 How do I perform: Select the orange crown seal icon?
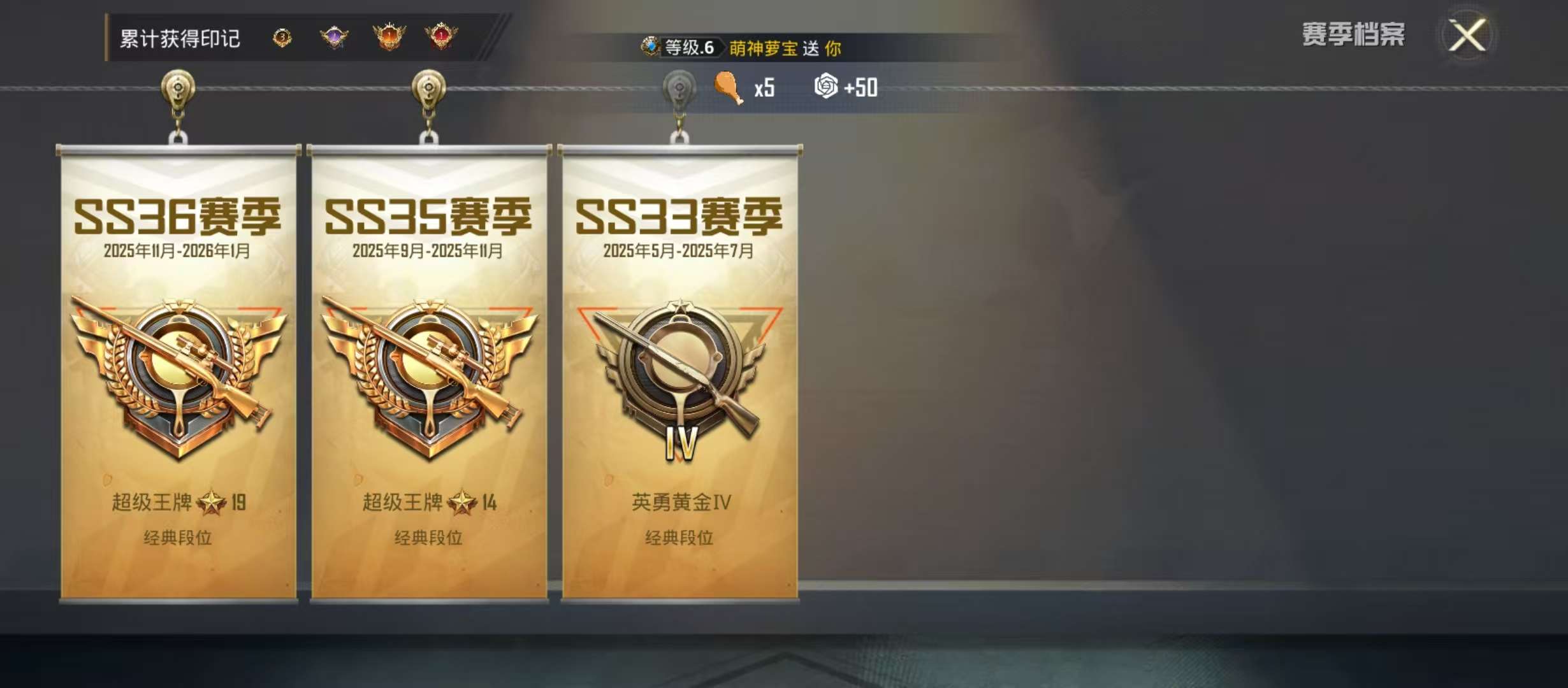(x=387, y=39)
